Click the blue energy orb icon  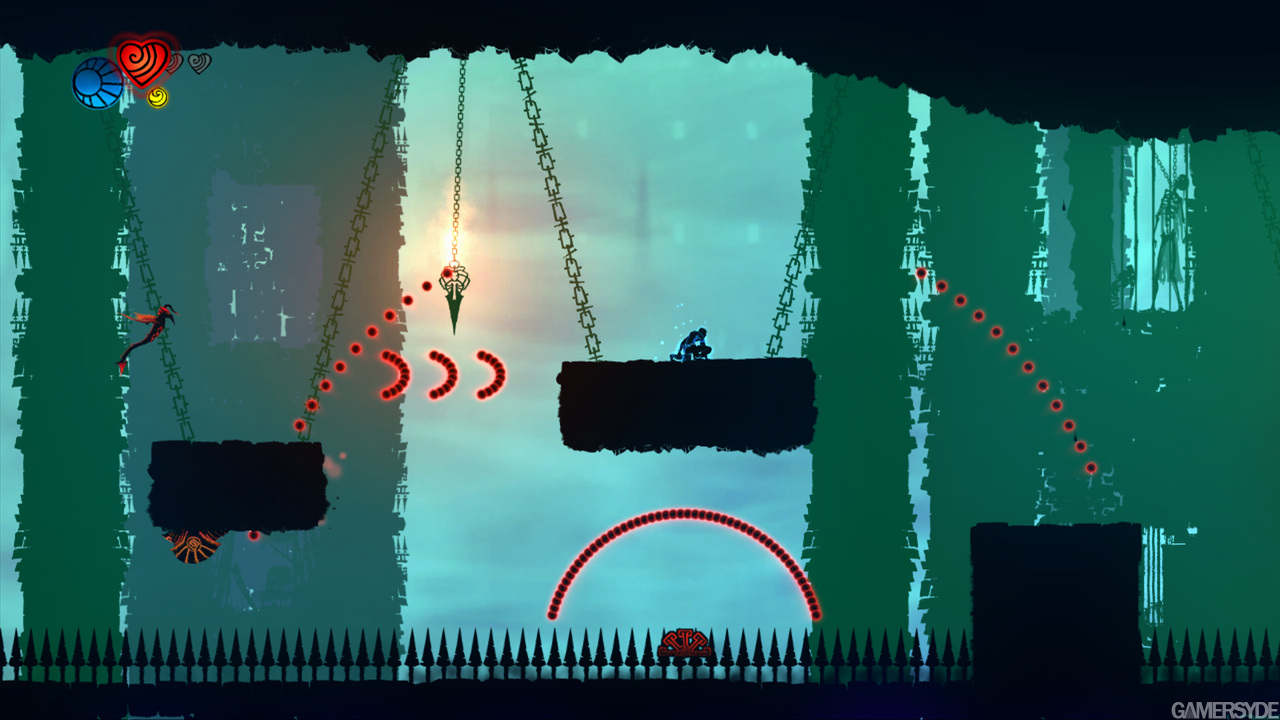97,83
